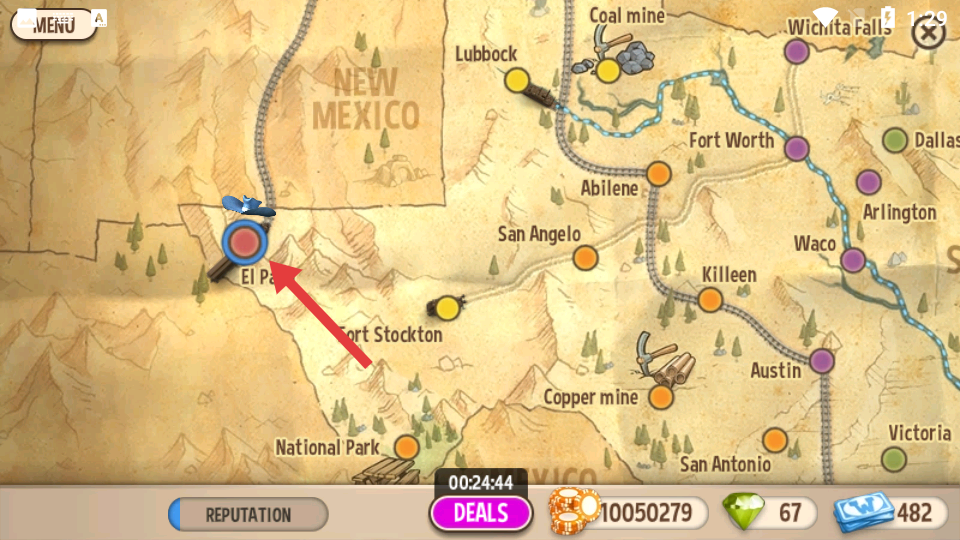This screenshot has width=960, height=540.
Task: Select the Killeen city marker
Action: click(x=710, y=299)
